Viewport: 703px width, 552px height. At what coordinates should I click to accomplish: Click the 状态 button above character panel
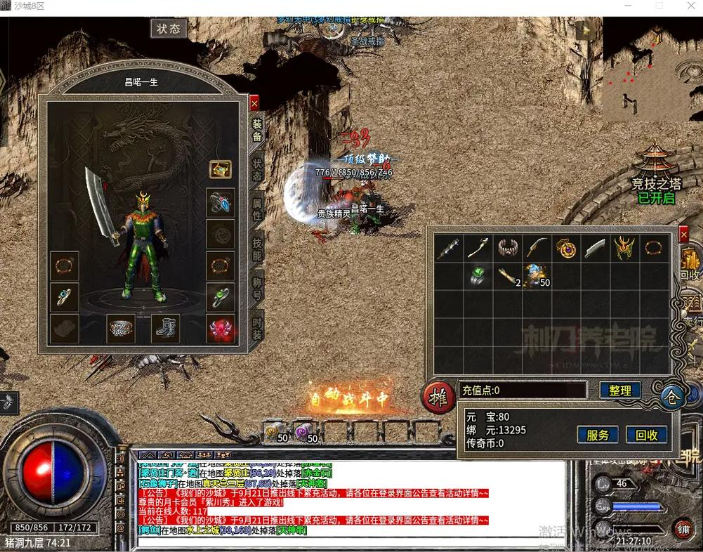(169, 28)
